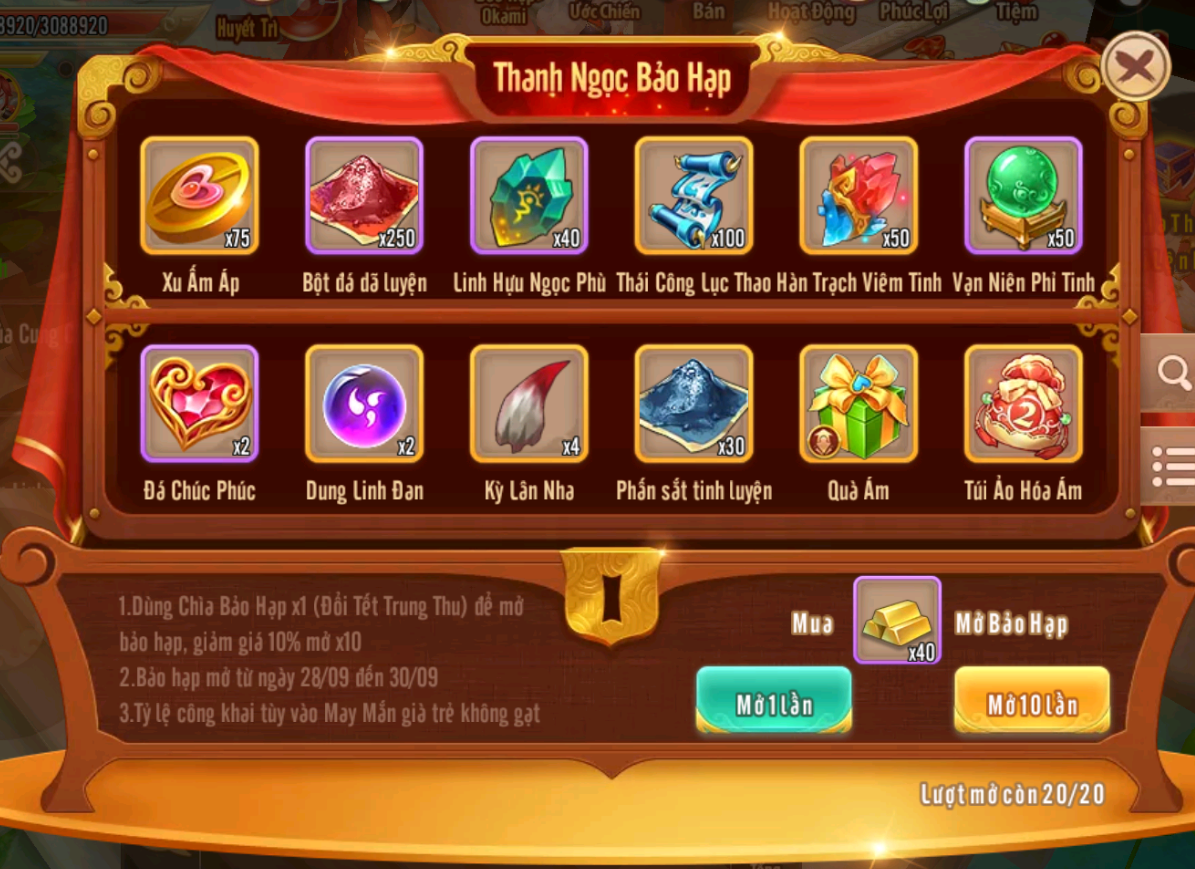
Task: Select the green Vạn Niên Phỉ Tinh orb
Action: (x=1023, y=196)
